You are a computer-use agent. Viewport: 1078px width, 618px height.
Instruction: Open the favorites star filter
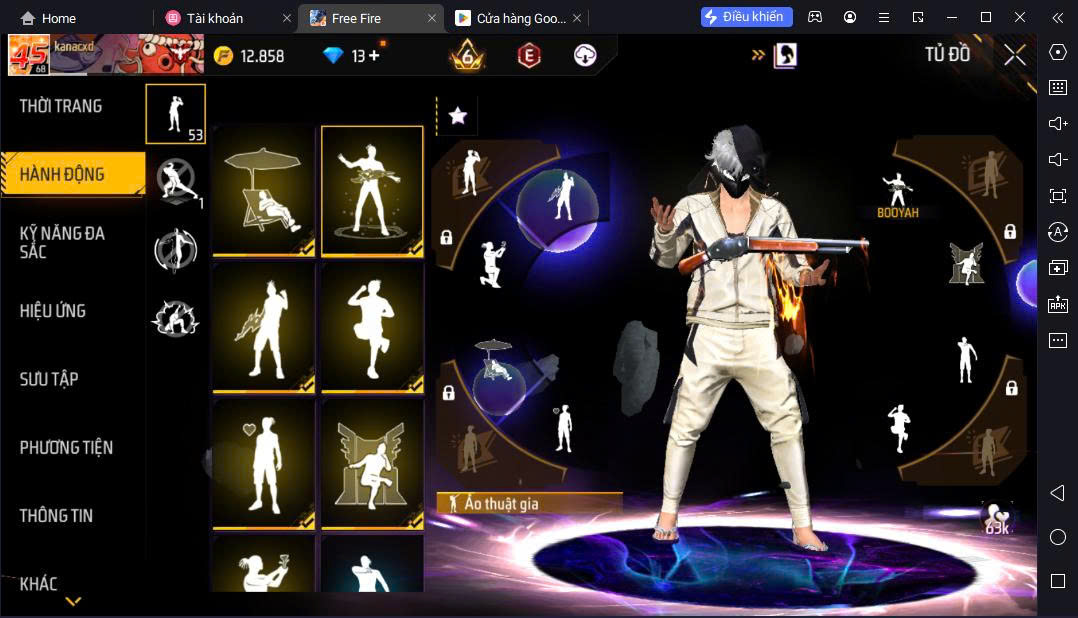point(458,116)
